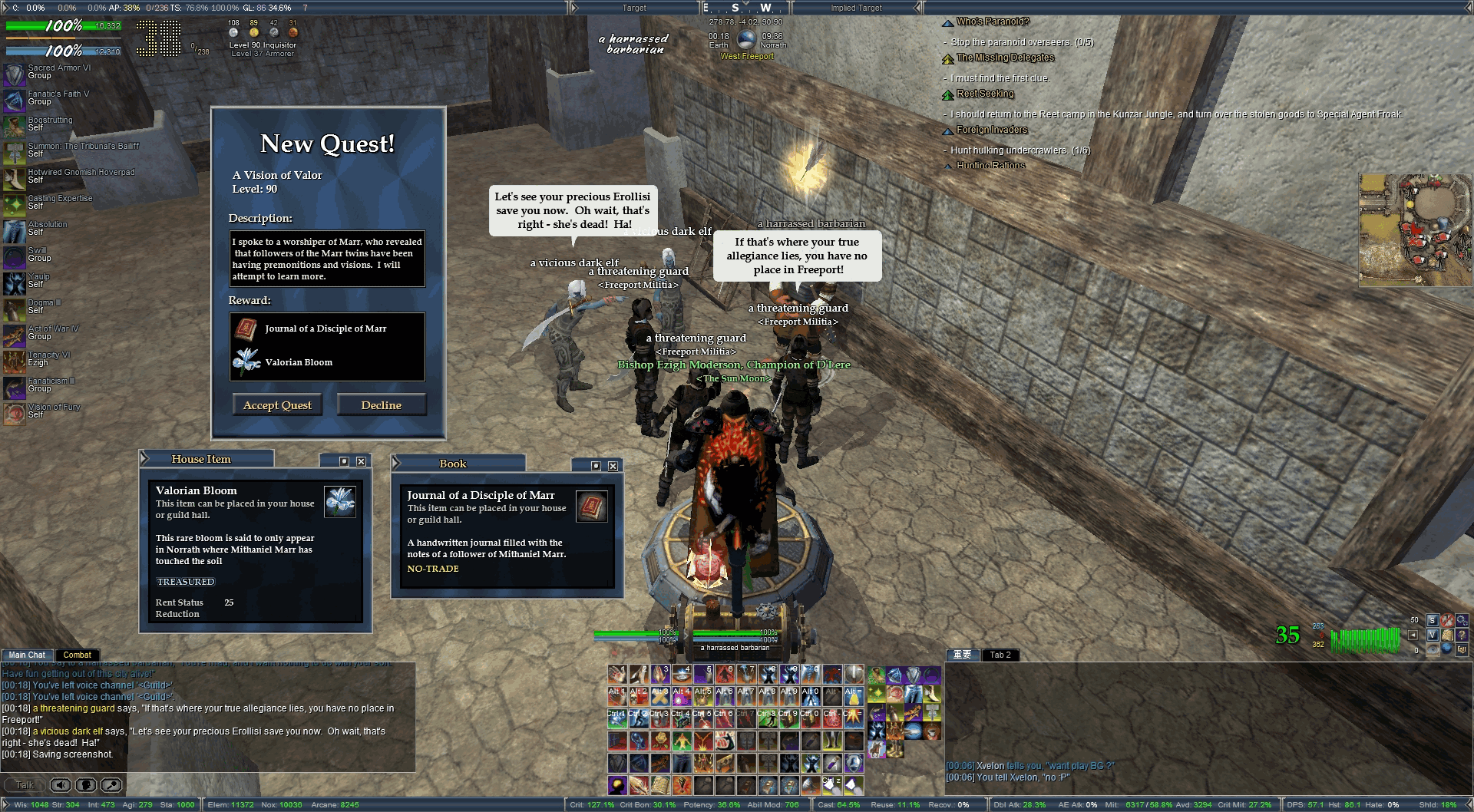Toggle the voice chat speaker button
The image size is (1474, 812).
point(61,785)
